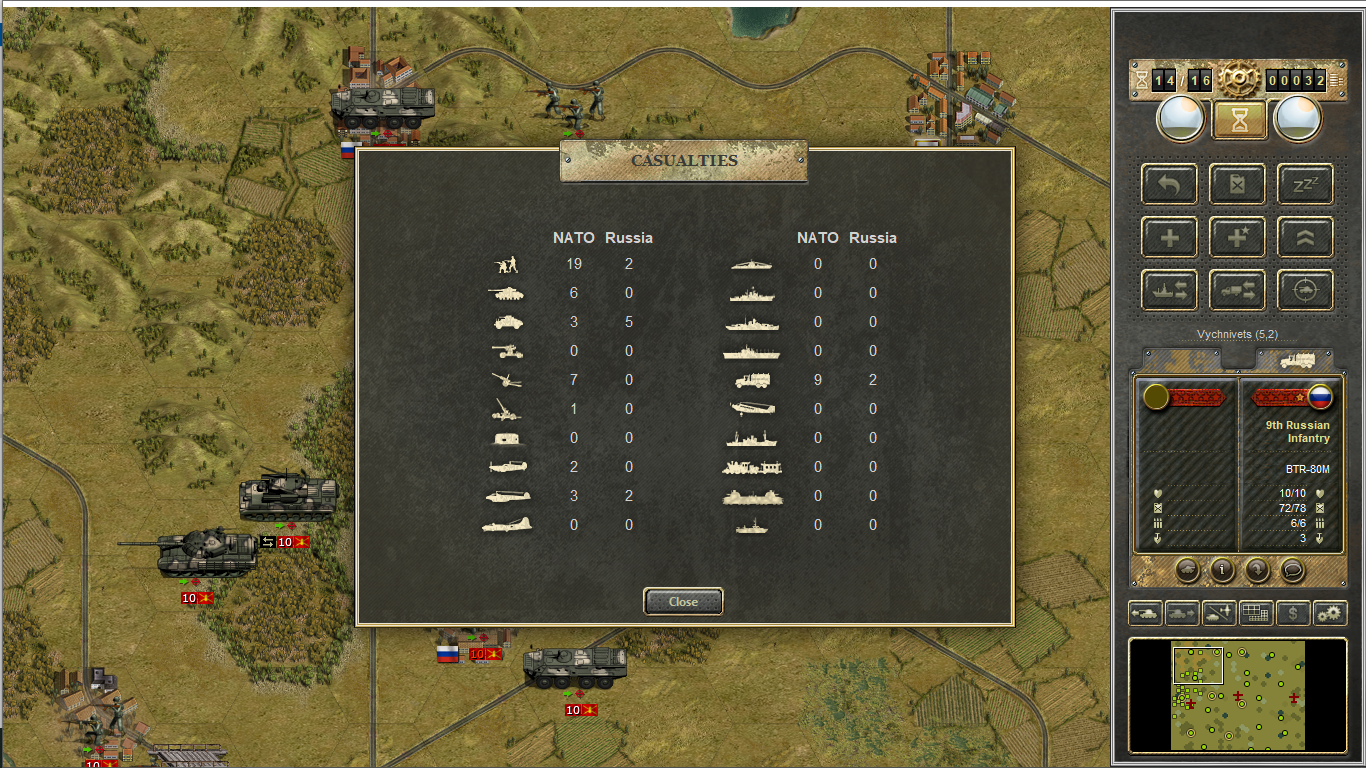The image size is (1366, 768).
Task: Mount or dismount using the truck swap button
Action: (1237, 290)
